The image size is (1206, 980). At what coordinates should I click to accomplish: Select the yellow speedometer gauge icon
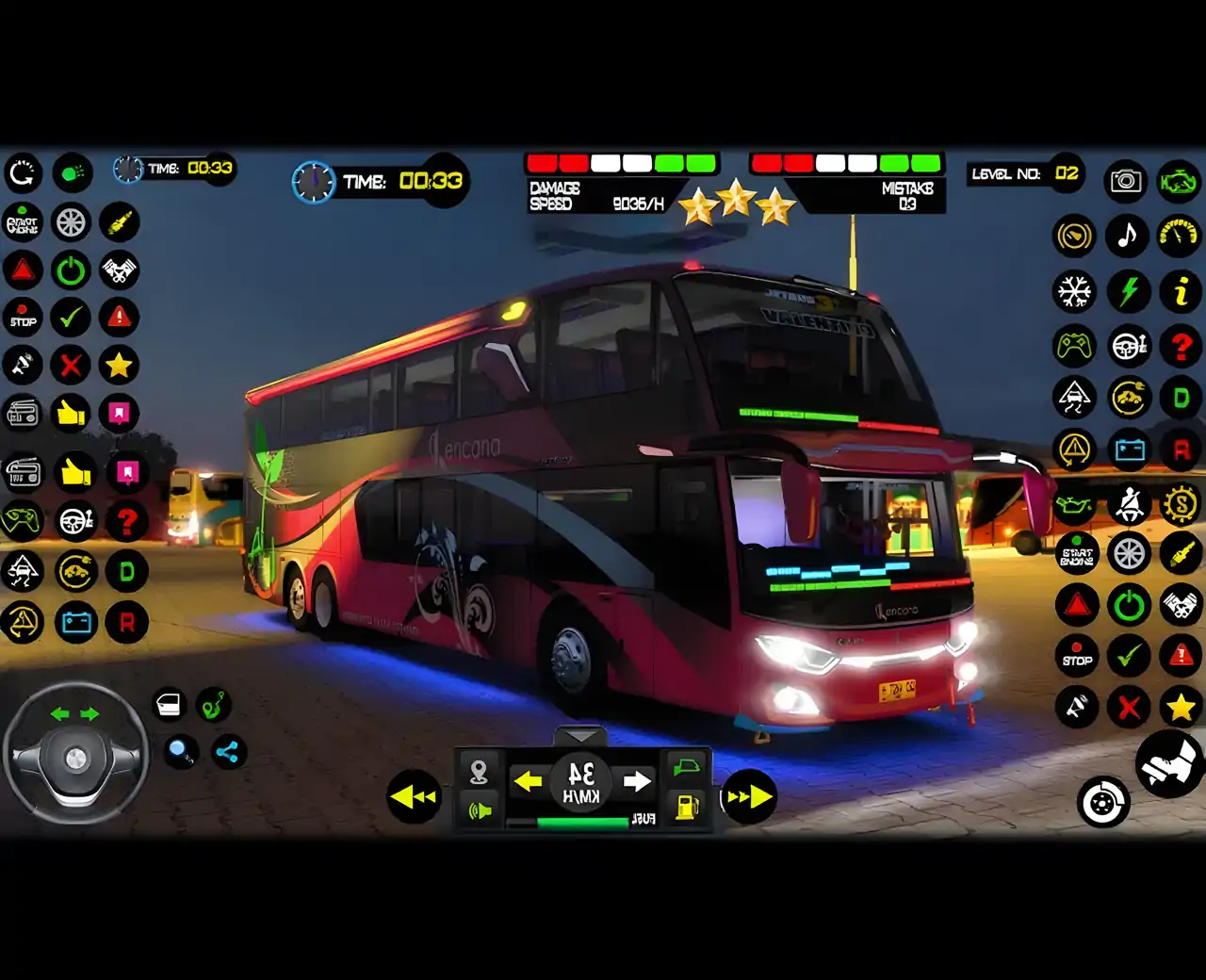pos(1179,235)
